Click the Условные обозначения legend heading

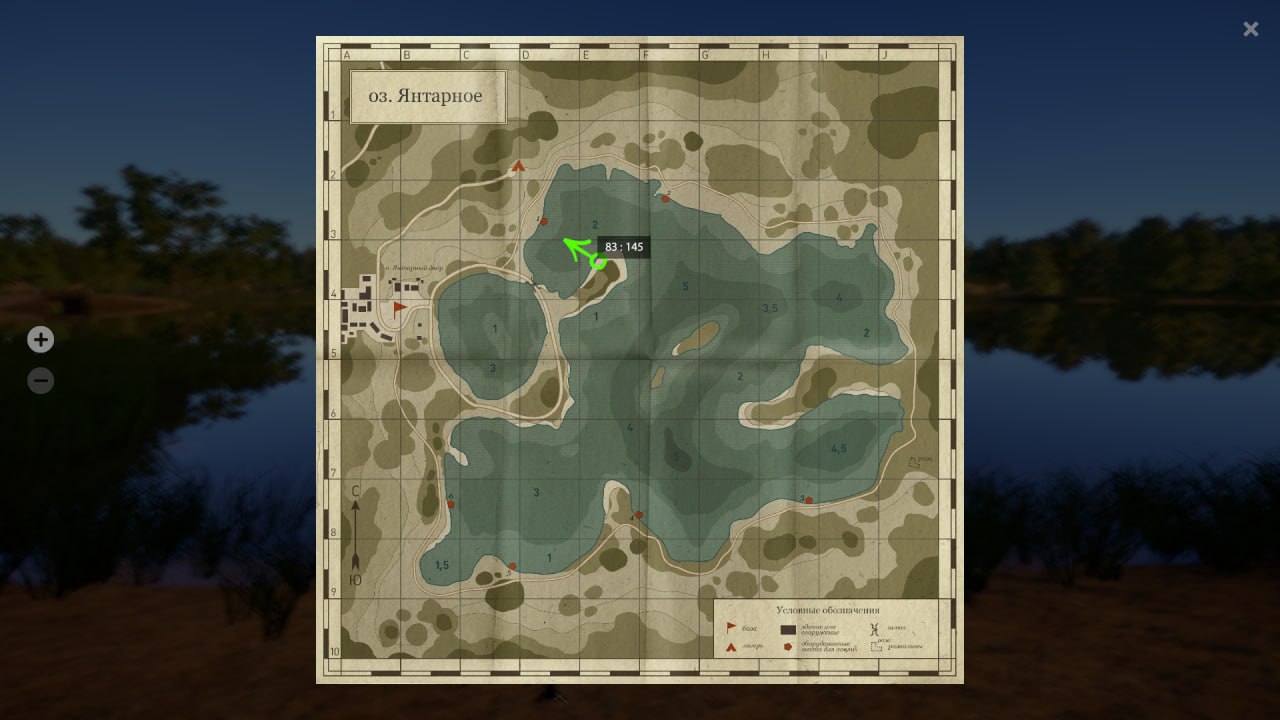point(828,611)
